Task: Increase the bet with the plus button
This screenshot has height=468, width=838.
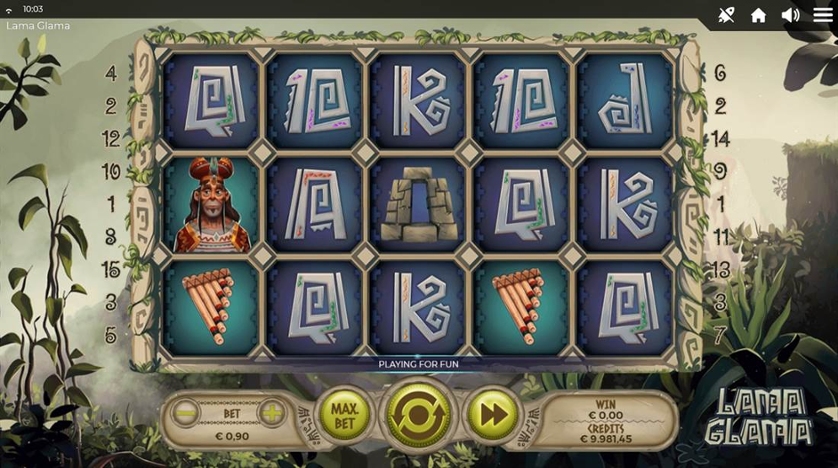Action: (x=271, y=412)
